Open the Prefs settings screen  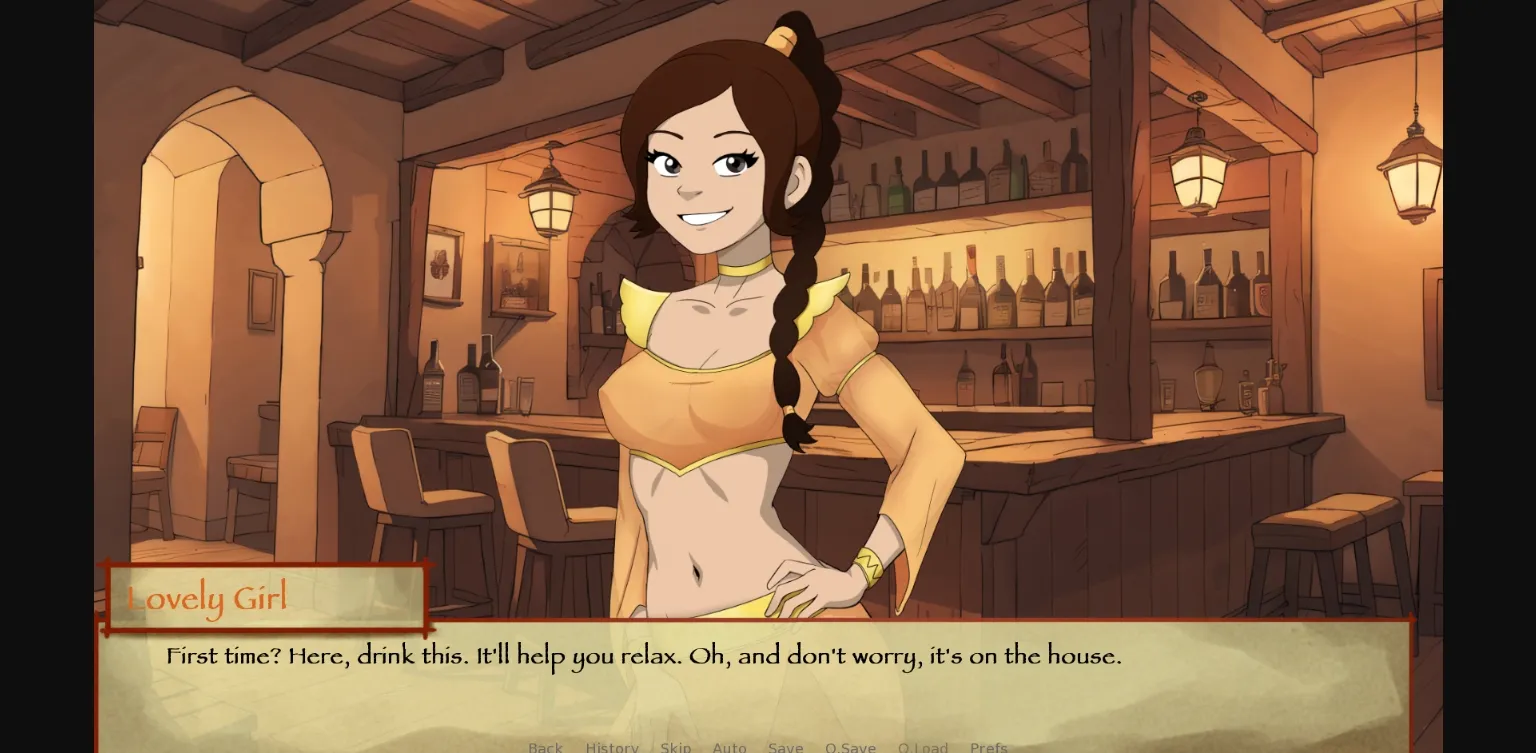(988, 747)
